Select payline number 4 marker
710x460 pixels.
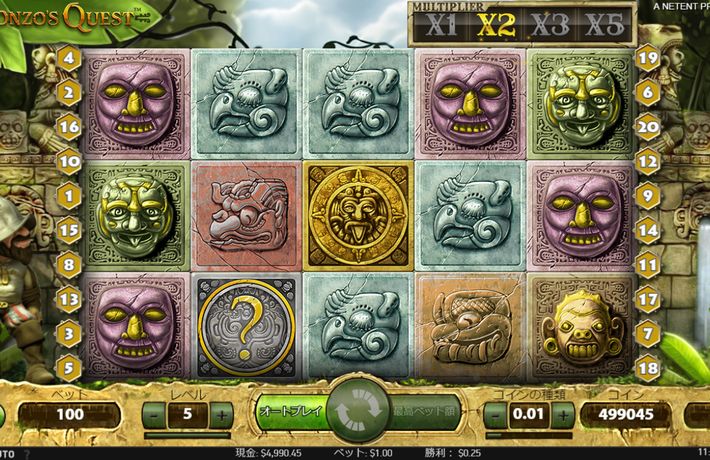(70, 58)
